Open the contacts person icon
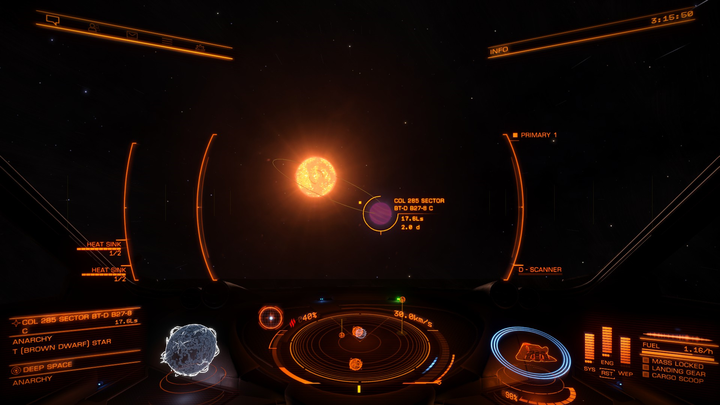The image size is (720, 405). [92, 27]
